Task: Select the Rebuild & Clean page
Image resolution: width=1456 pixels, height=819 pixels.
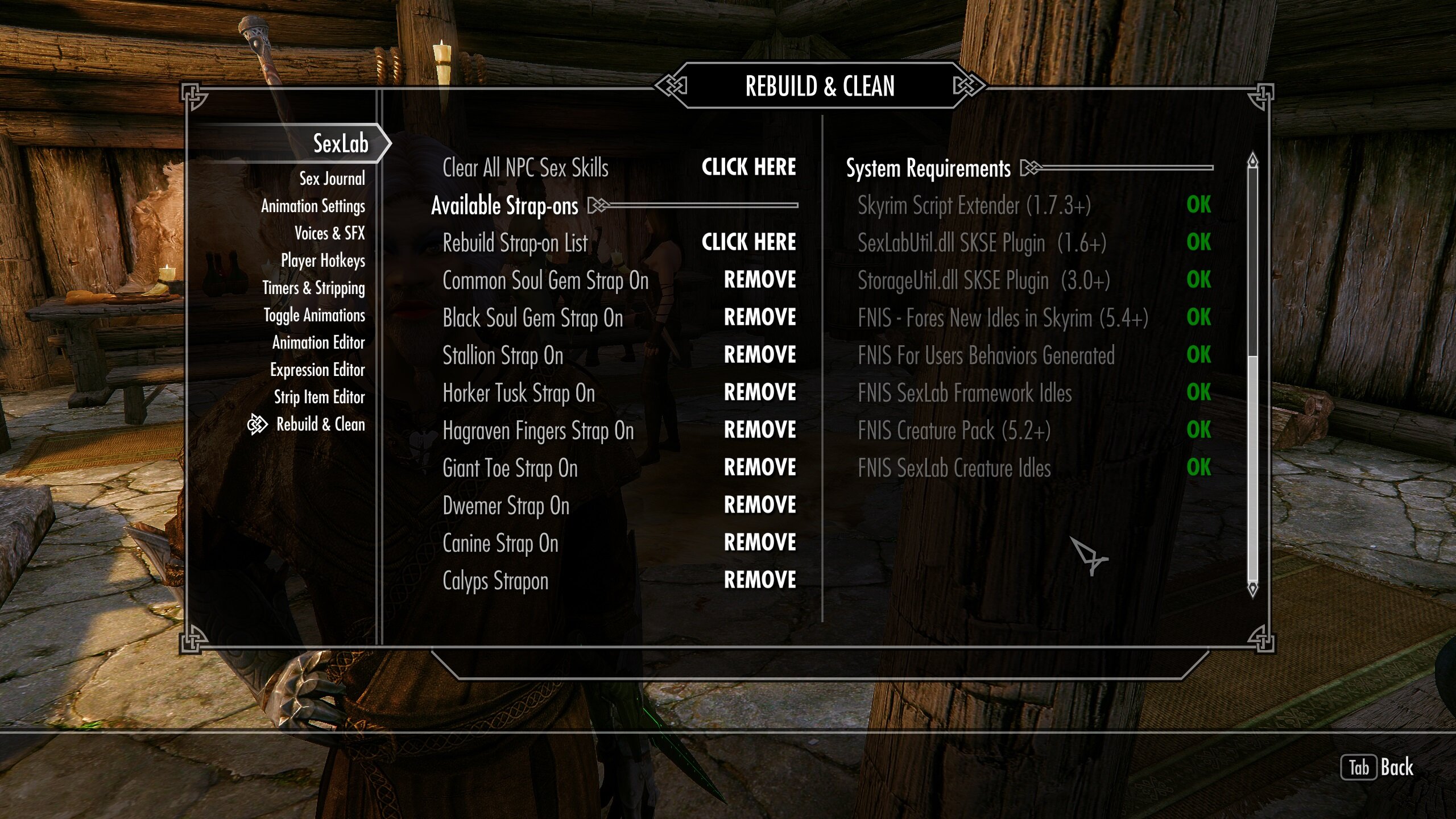Action: tap(320, 424)
